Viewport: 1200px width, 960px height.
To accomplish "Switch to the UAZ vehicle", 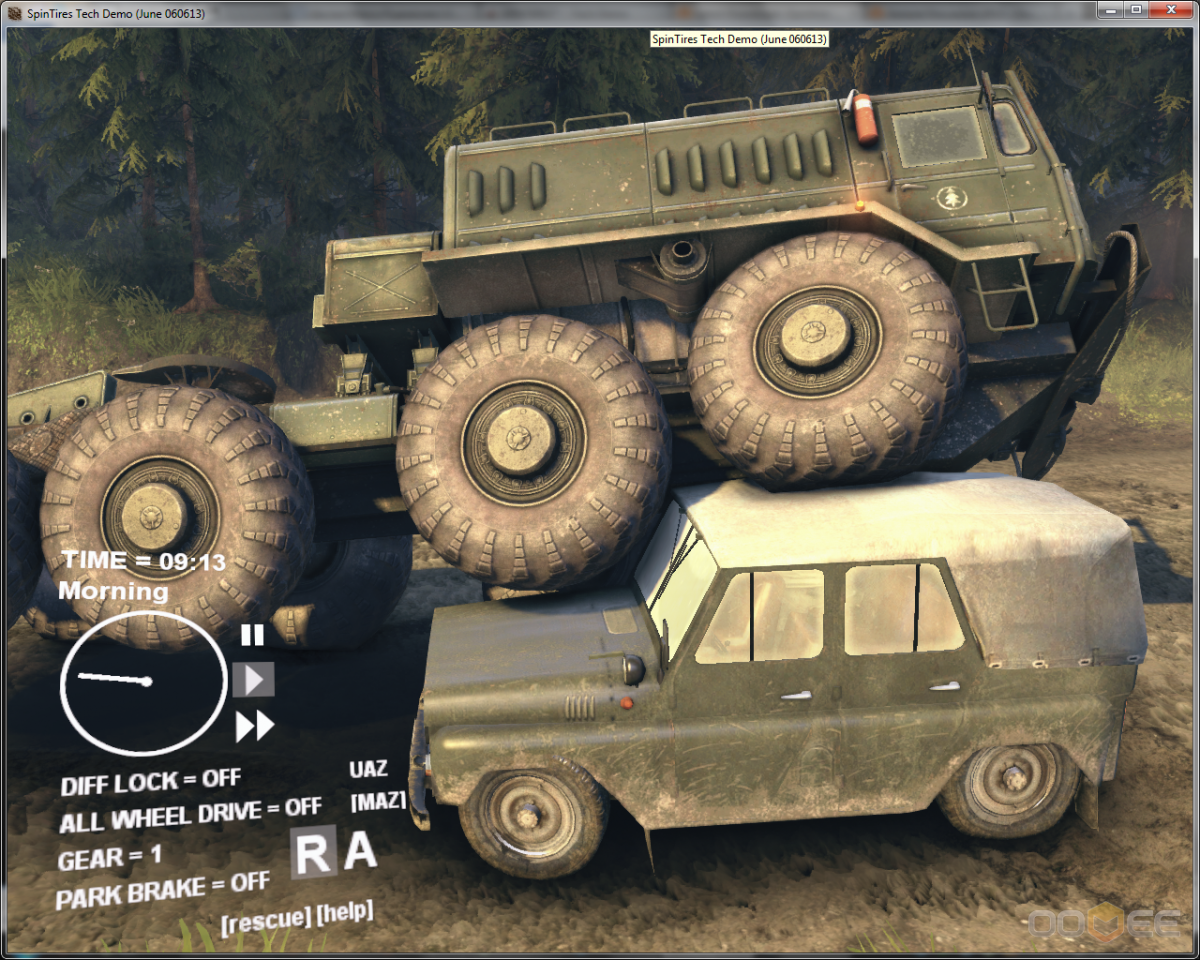I will pos(368,770).
